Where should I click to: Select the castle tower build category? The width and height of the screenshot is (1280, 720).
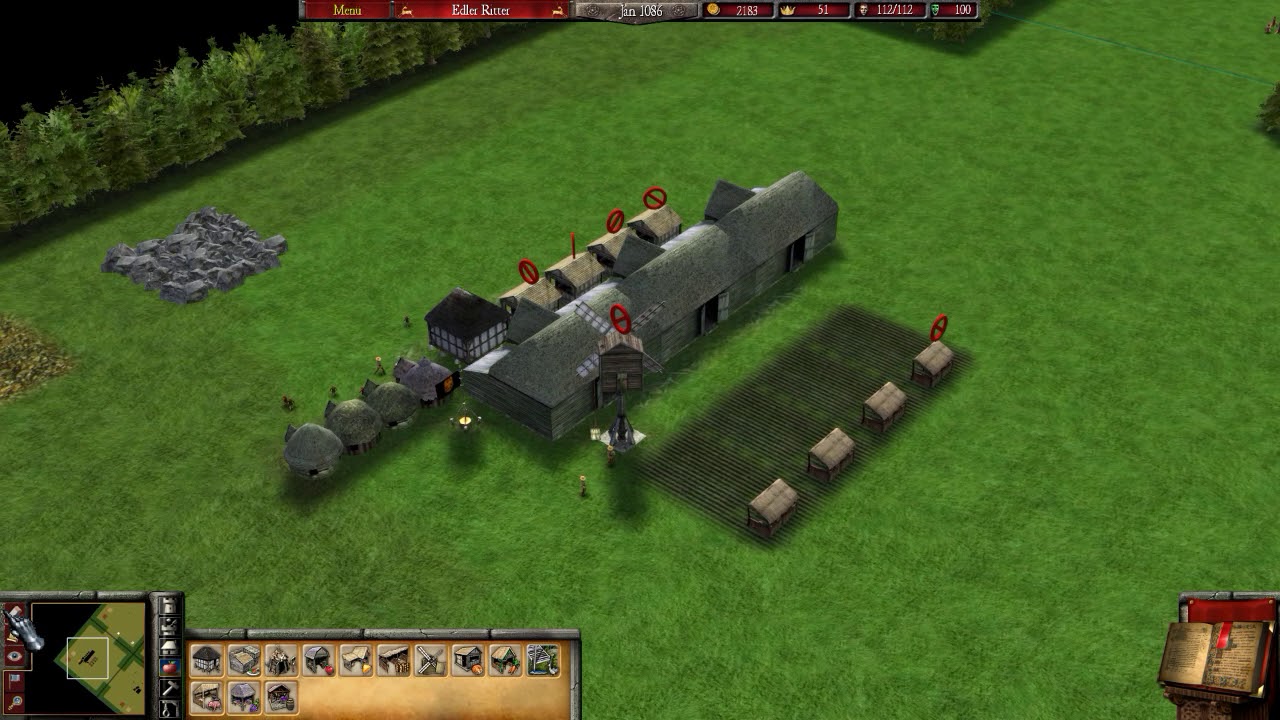169,606
